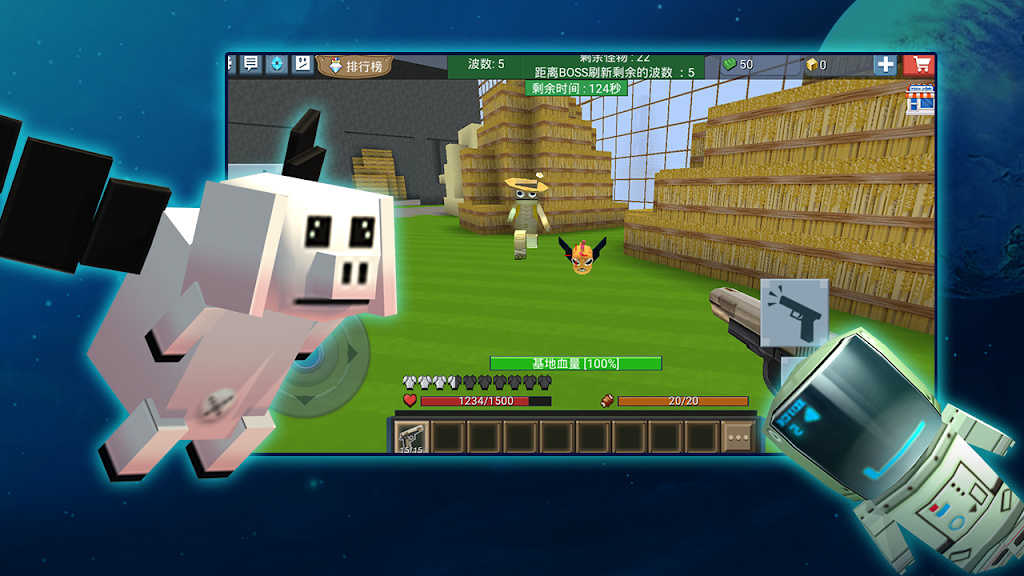The height and width of the screenshot is (576, 1024).
Task: Select the pistol hotbar slot
Action: pos(410,436)
